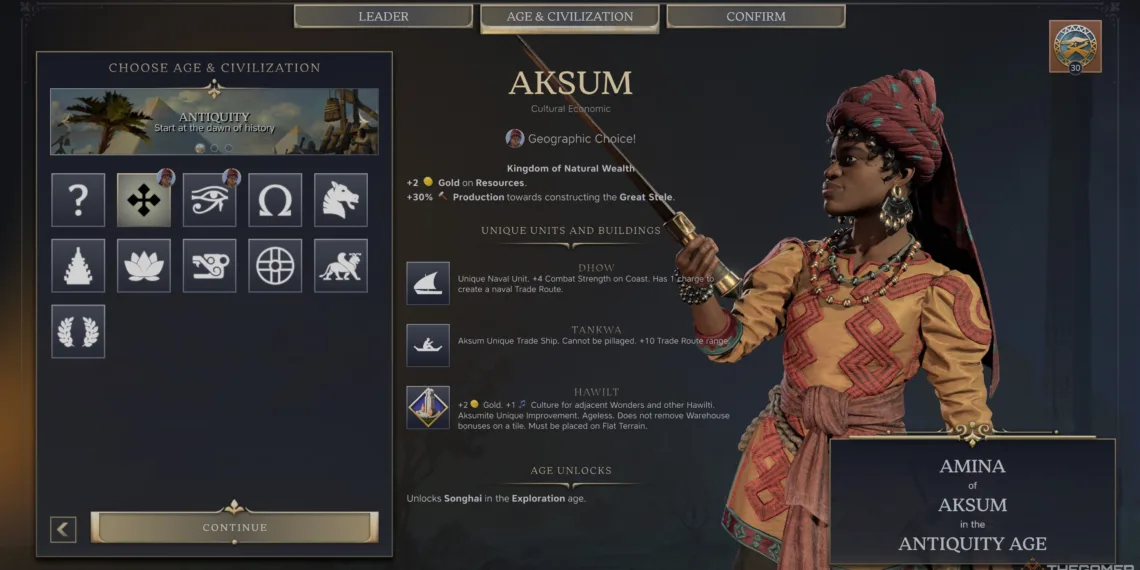Viewport: 1140px width, 570px height.
Task: Inspect the Dhow unique unit icon
Action: [x=428, y=283]
